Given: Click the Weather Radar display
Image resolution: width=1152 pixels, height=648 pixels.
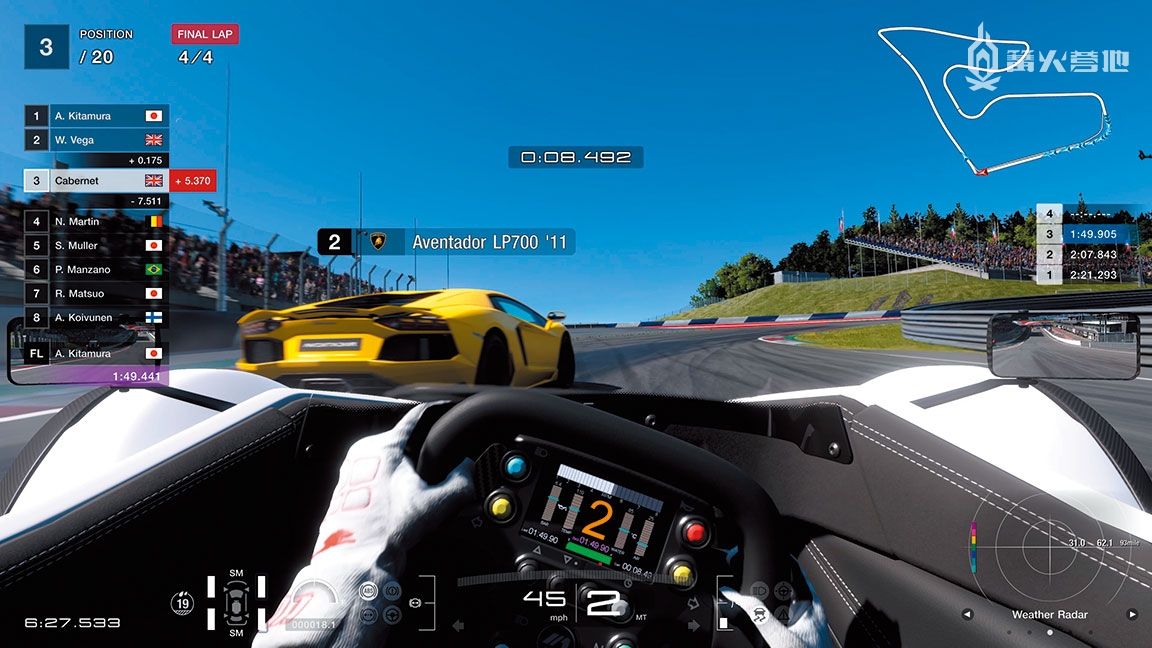Looking at the screenshot, I should (1049, 558).
